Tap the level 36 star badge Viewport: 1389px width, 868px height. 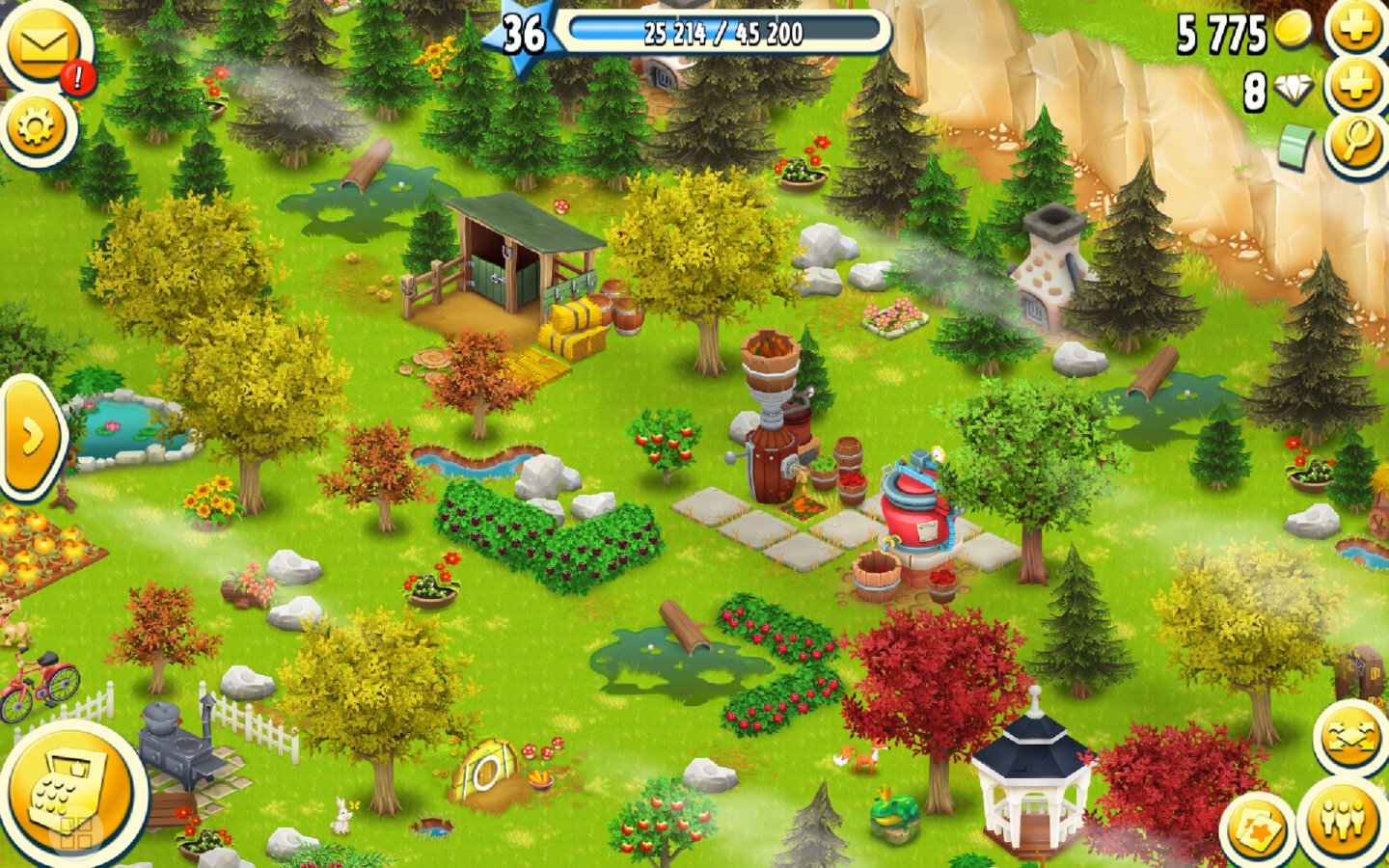(x=522, y=35)
